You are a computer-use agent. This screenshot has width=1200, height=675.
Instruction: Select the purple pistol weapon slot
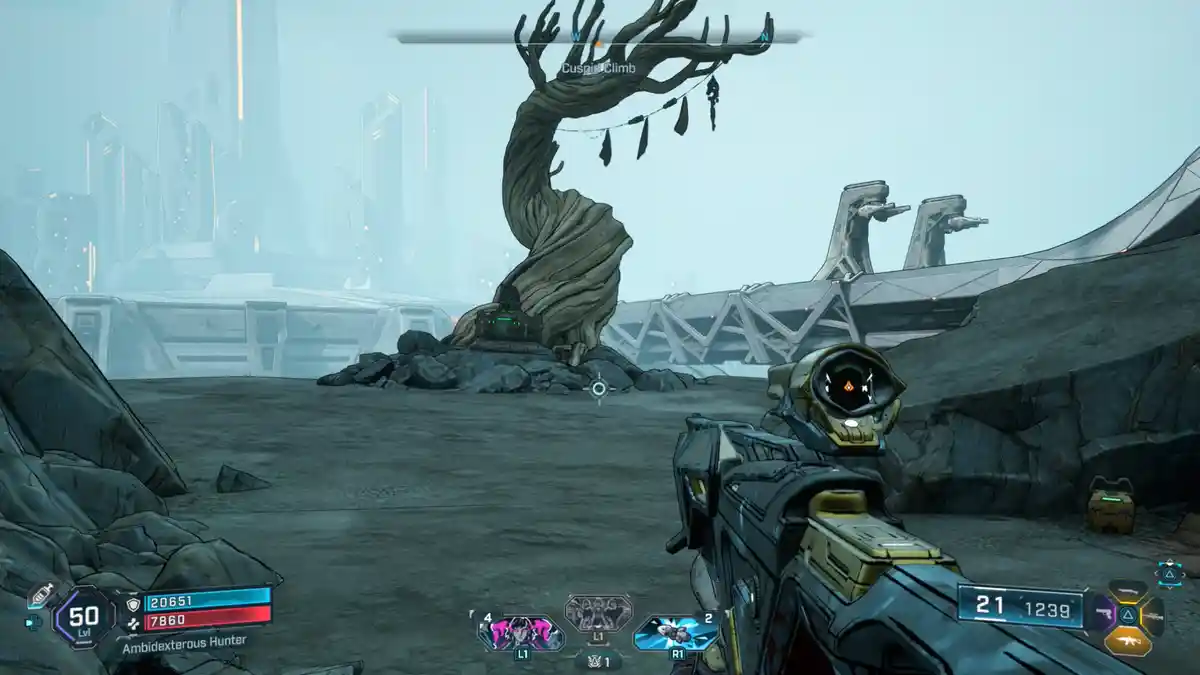click(1106, 615)
